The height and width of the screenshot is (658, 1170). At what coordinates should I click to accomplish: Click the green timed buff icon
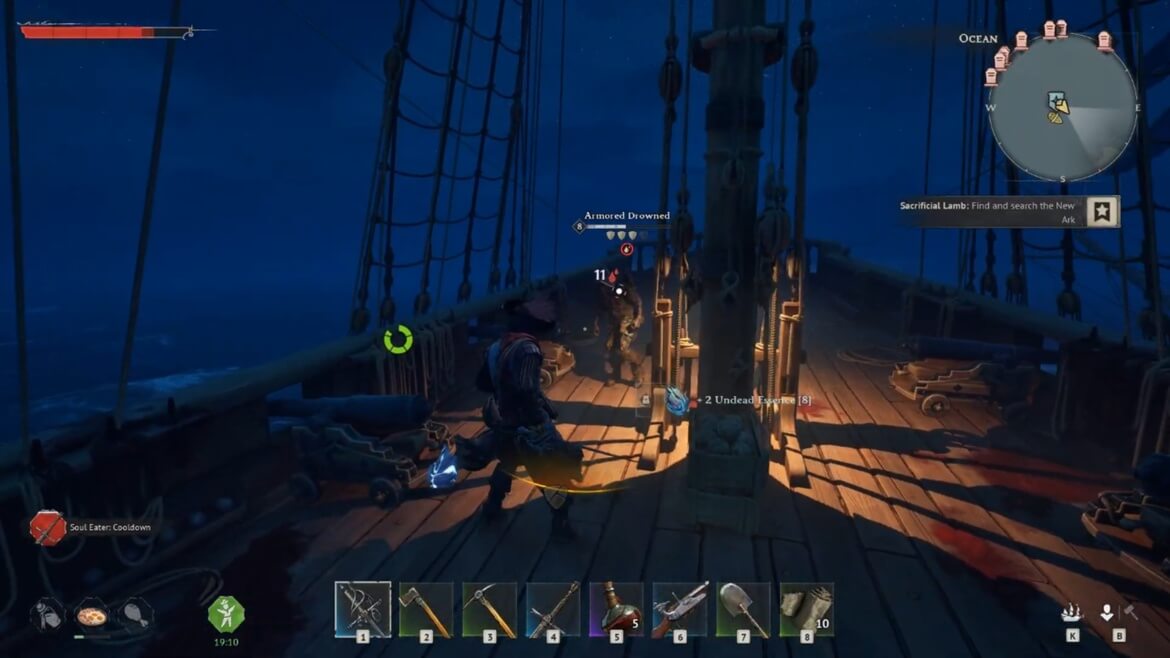(226, 612)
